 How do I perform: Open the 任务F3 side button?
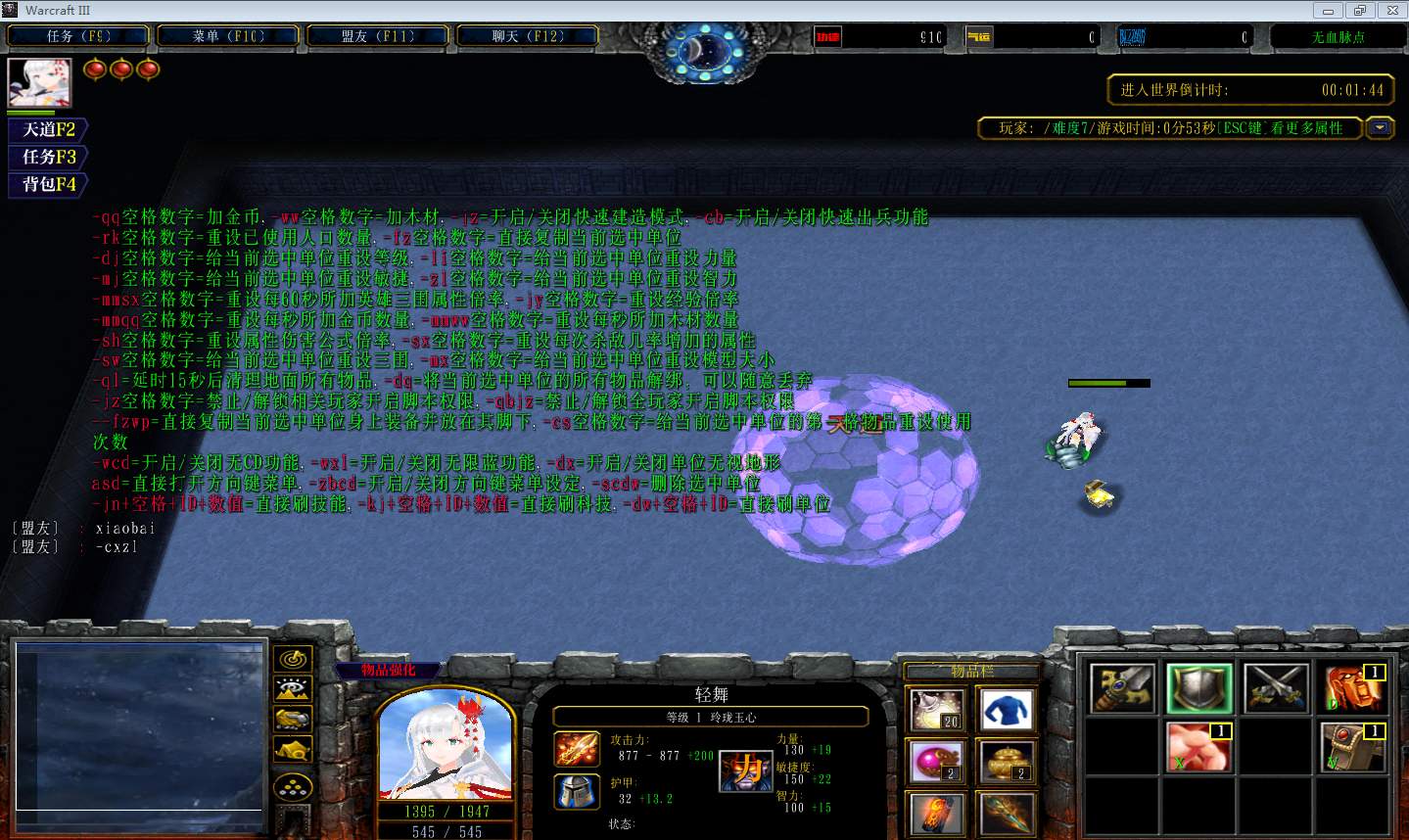coord(48,157)
